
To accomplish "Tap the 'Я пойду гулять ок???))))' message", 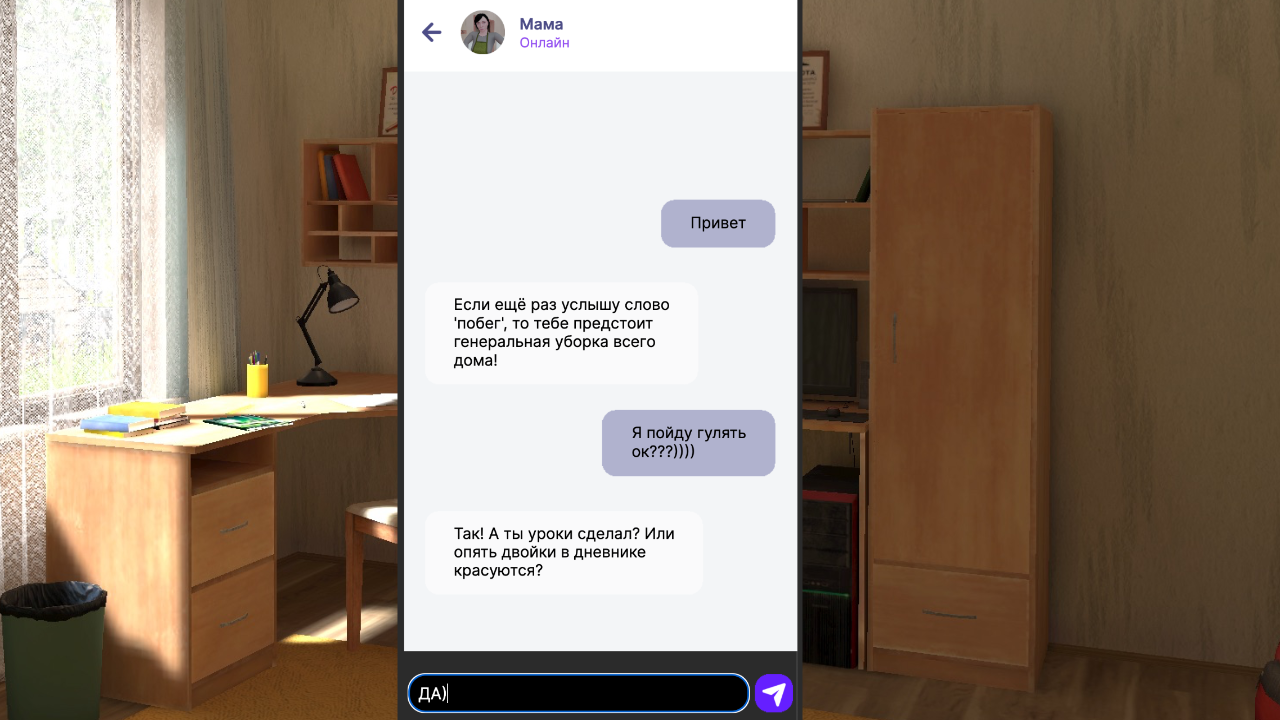I will point(688,443).
